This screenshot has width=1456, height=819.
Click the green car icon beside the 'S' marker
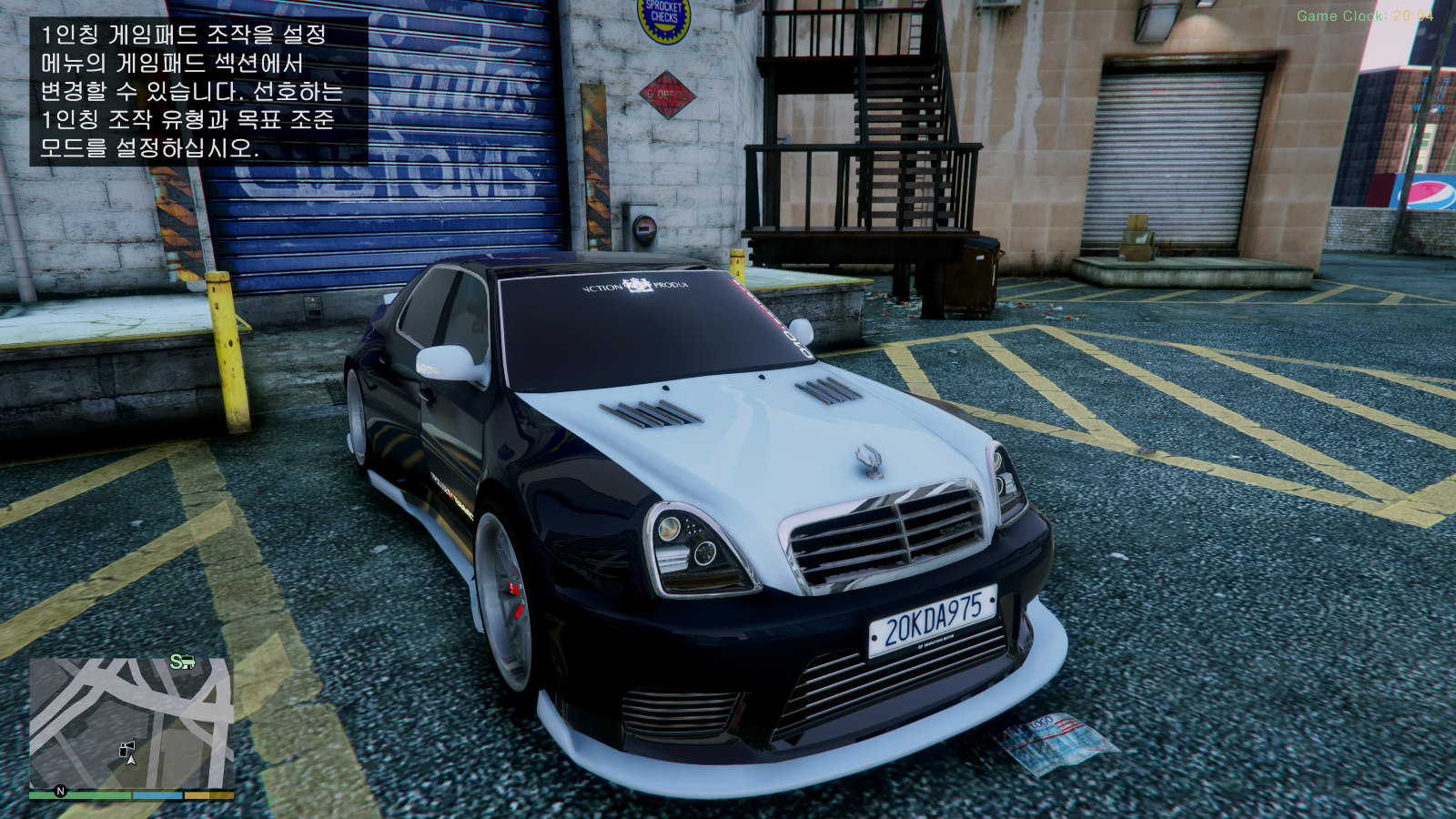pyautogui.click(x=188, y=663)
